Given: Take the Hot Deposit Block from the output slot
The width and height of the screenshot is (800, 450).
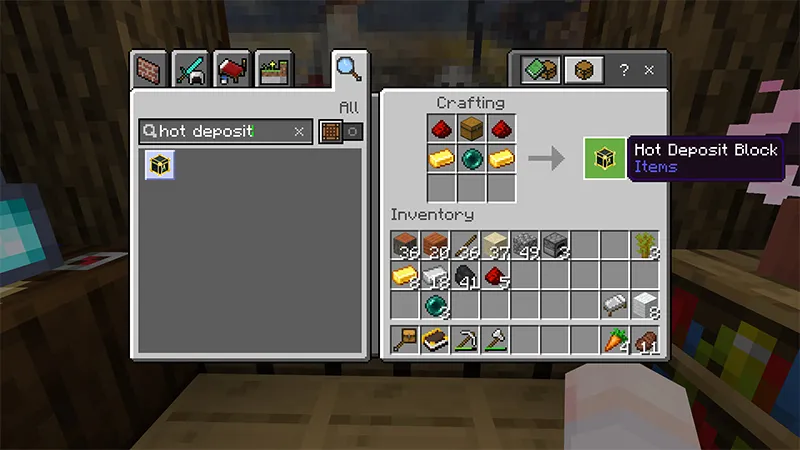Looking at the screenshot, I should point(603,158).
